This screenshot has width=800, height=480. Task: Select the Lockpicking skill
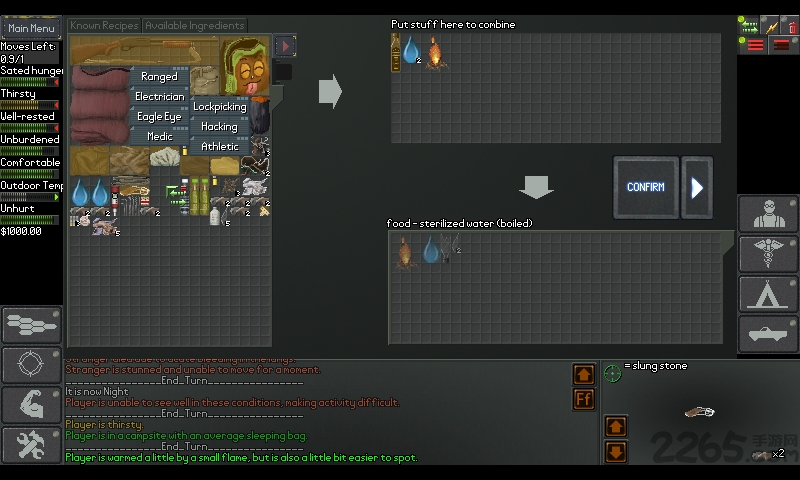click(219, 107)
